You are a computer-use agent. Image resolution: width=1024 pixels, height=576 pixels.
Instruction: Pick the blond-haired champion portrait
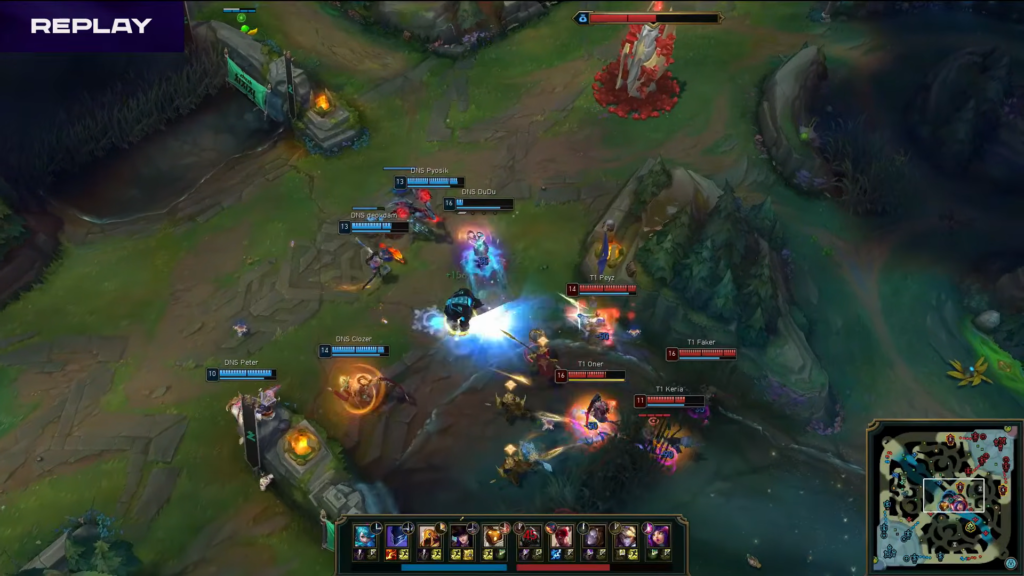click(x=626, y=537)
